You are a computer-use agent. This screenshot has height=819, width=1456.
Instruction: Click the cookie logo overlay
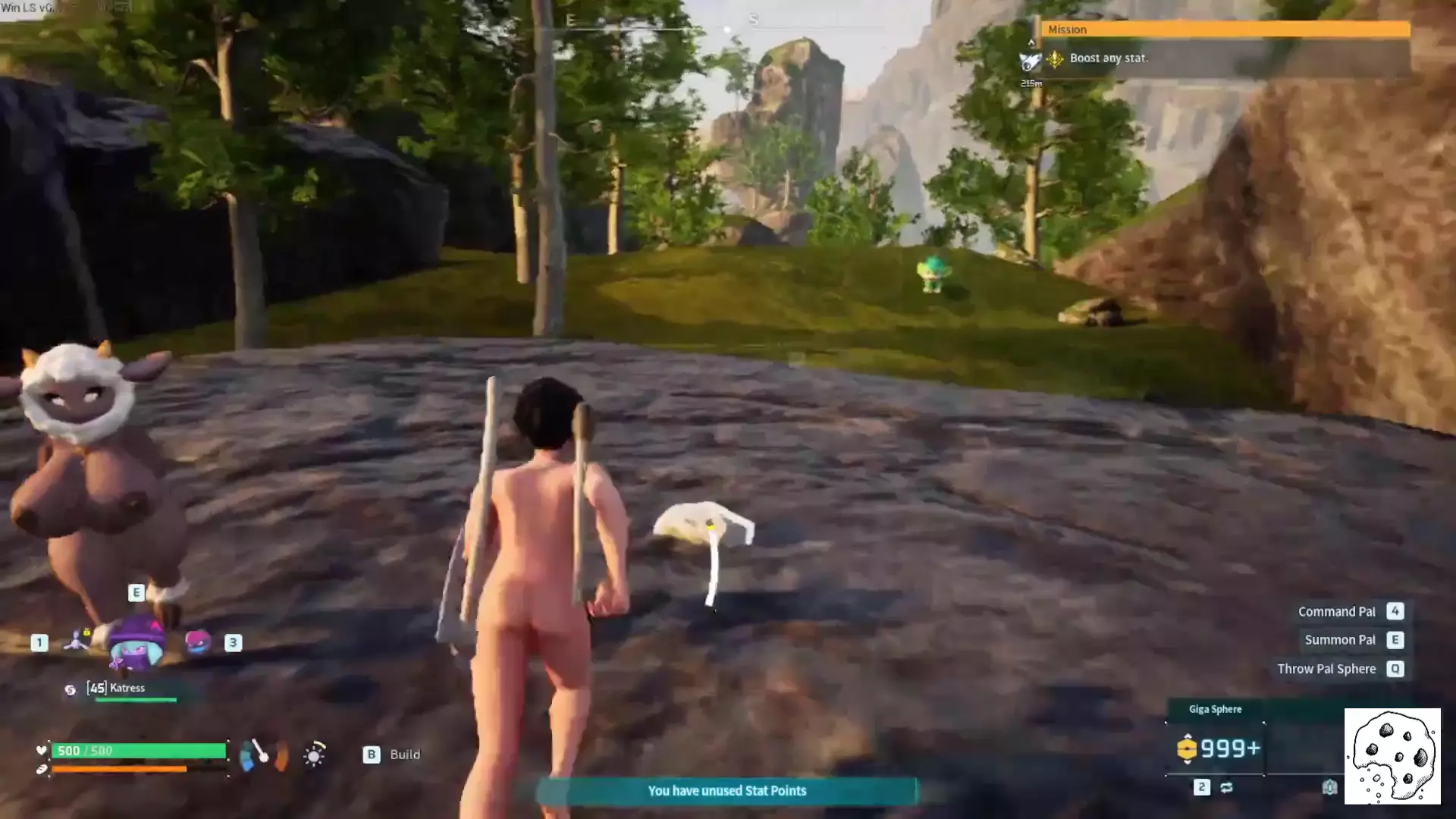1392,756
